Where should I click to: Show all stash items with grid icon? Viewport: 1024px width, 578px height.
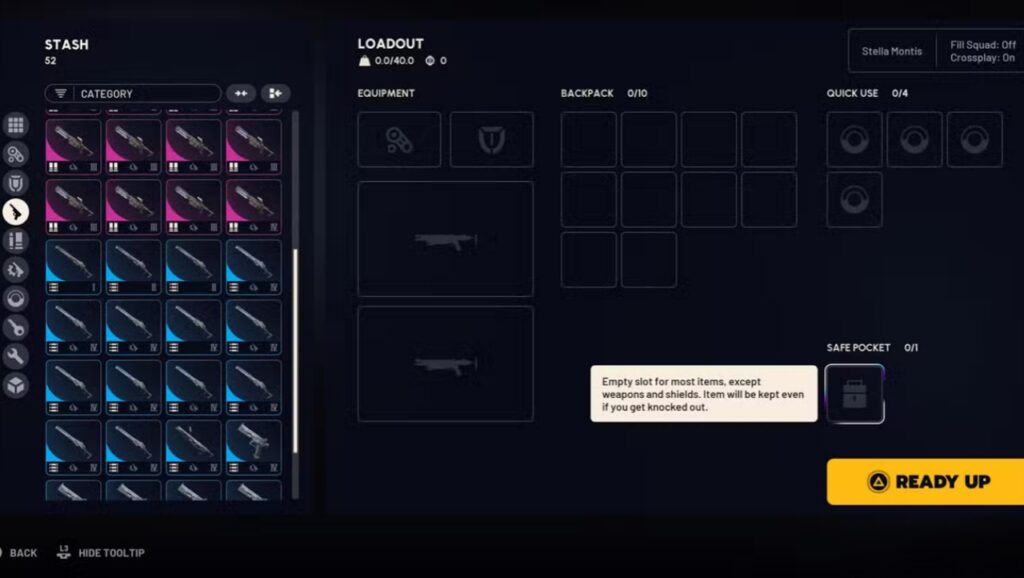point(15,125)
